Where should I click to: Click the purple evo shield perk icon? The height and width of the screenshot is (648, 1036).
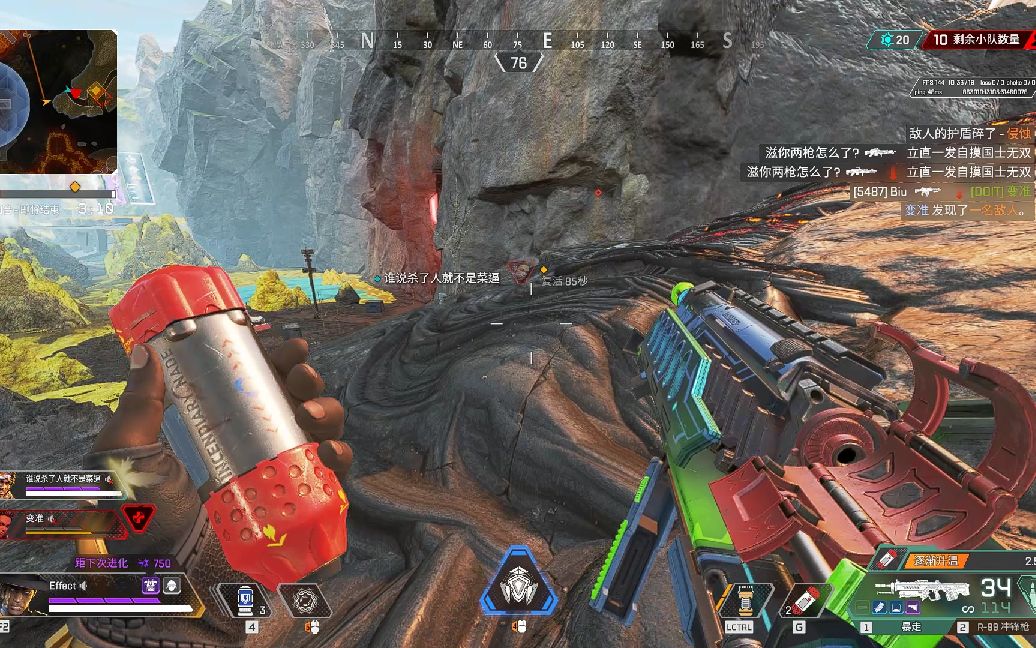(150, 586)
